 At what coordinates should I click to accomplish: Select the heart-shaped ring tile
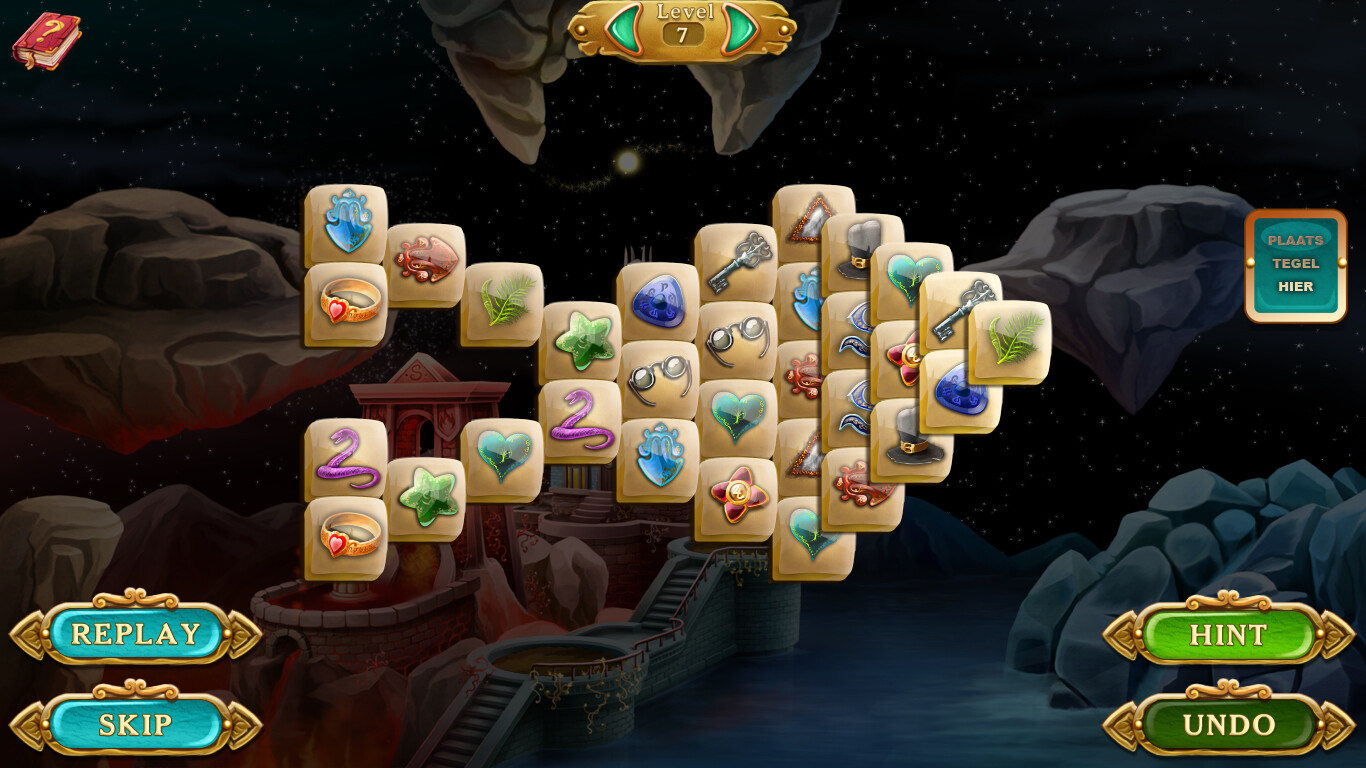click(x=345, y=305)
